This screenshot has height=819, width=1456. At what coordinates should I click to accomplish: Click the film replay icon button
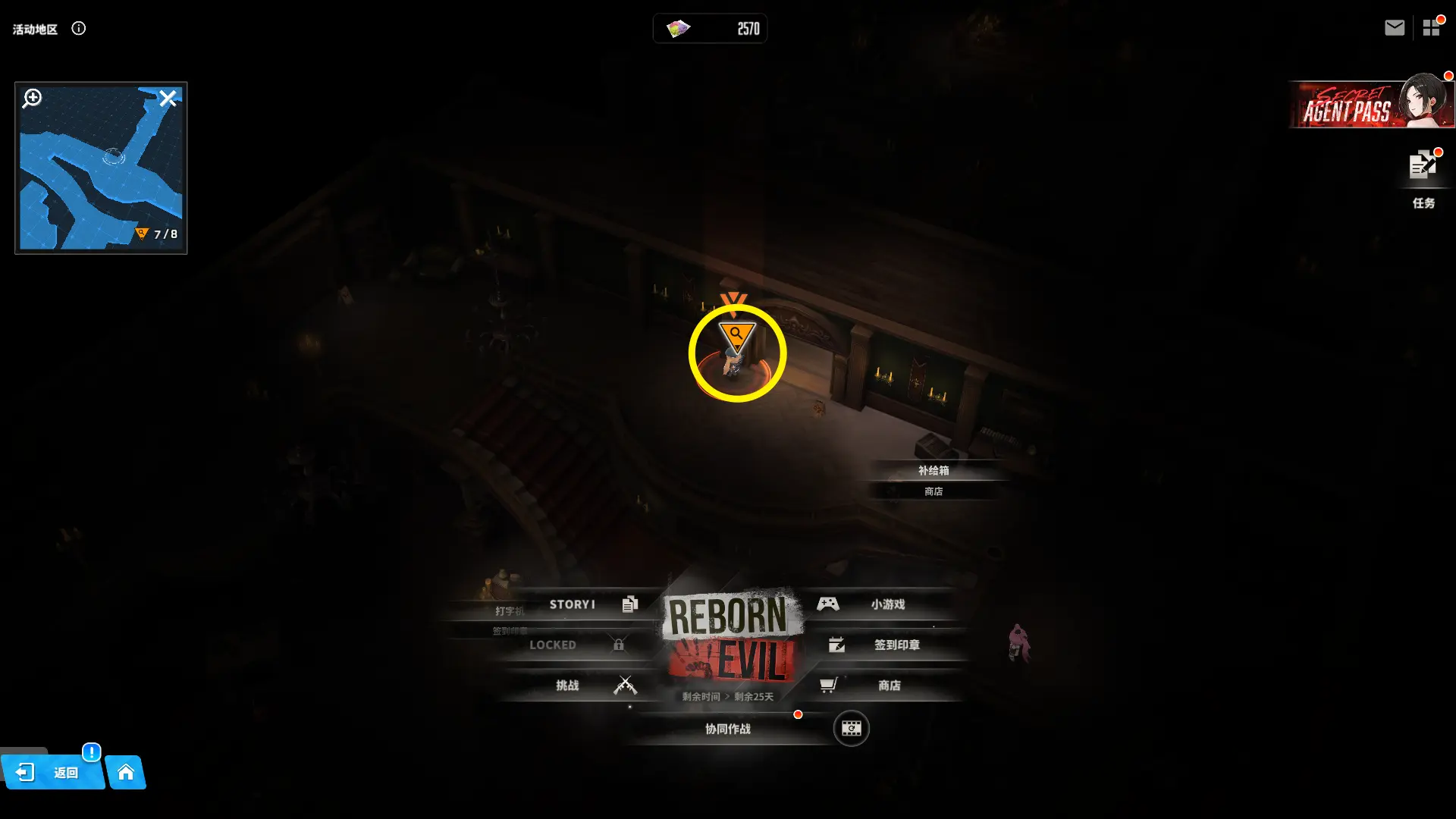point(851,729)
